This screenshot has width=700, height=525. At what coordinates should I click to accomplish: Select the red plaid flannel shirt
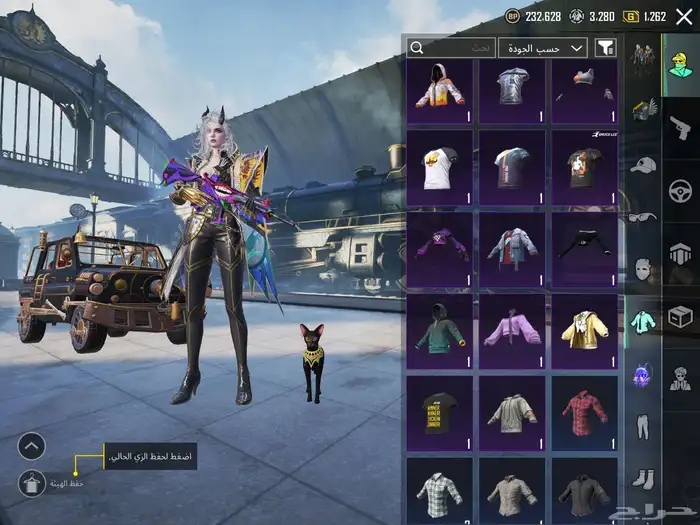tap(584, 412)
